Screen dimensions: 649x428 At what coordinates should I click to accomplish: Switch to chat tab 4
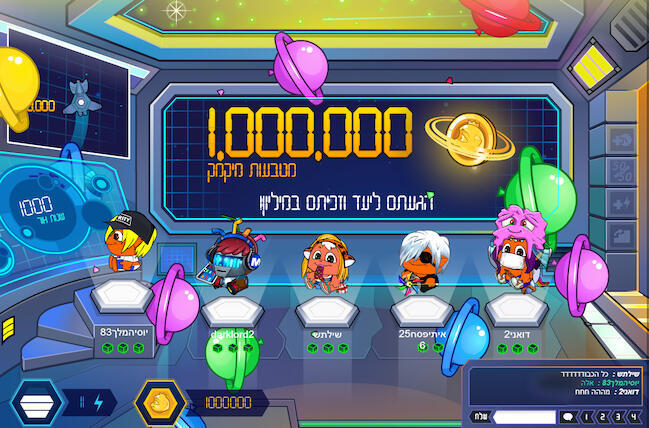pyautogui.click(x=634, y=416)
